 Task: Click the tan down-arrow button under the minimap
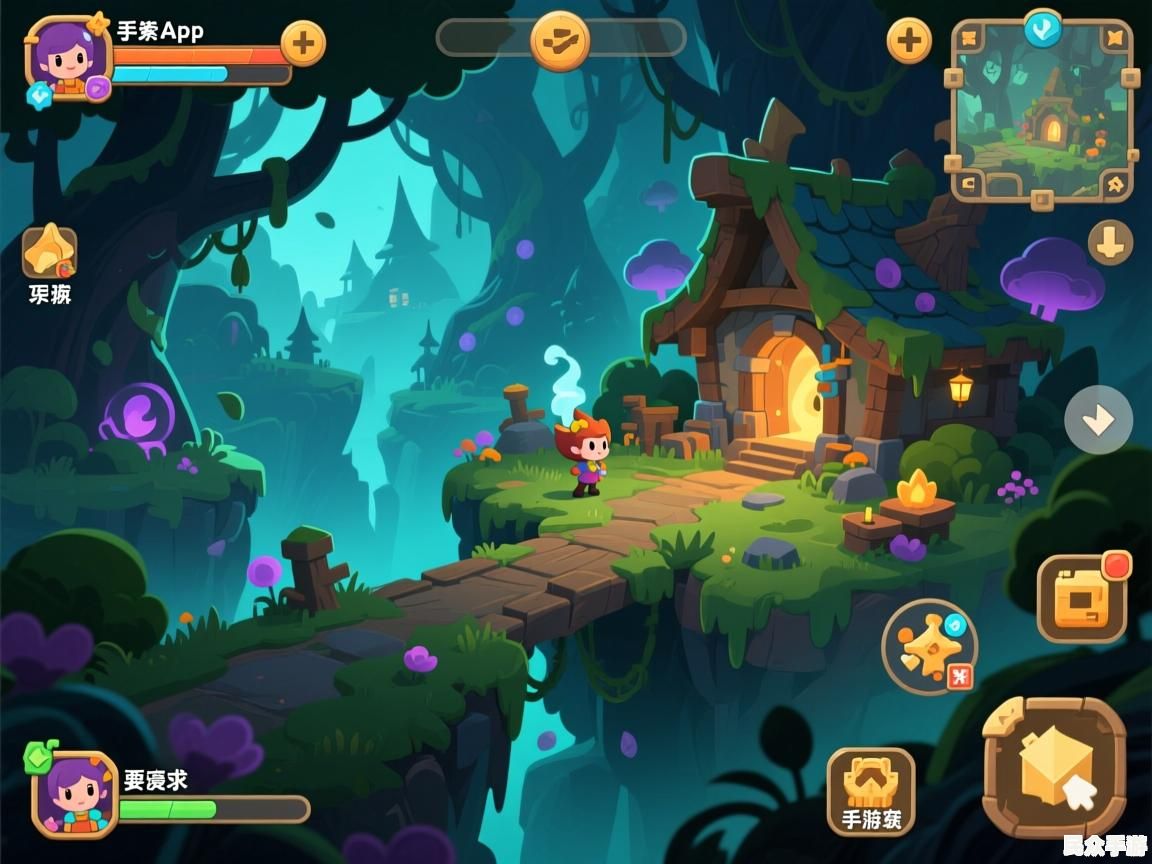[1110, 242]
